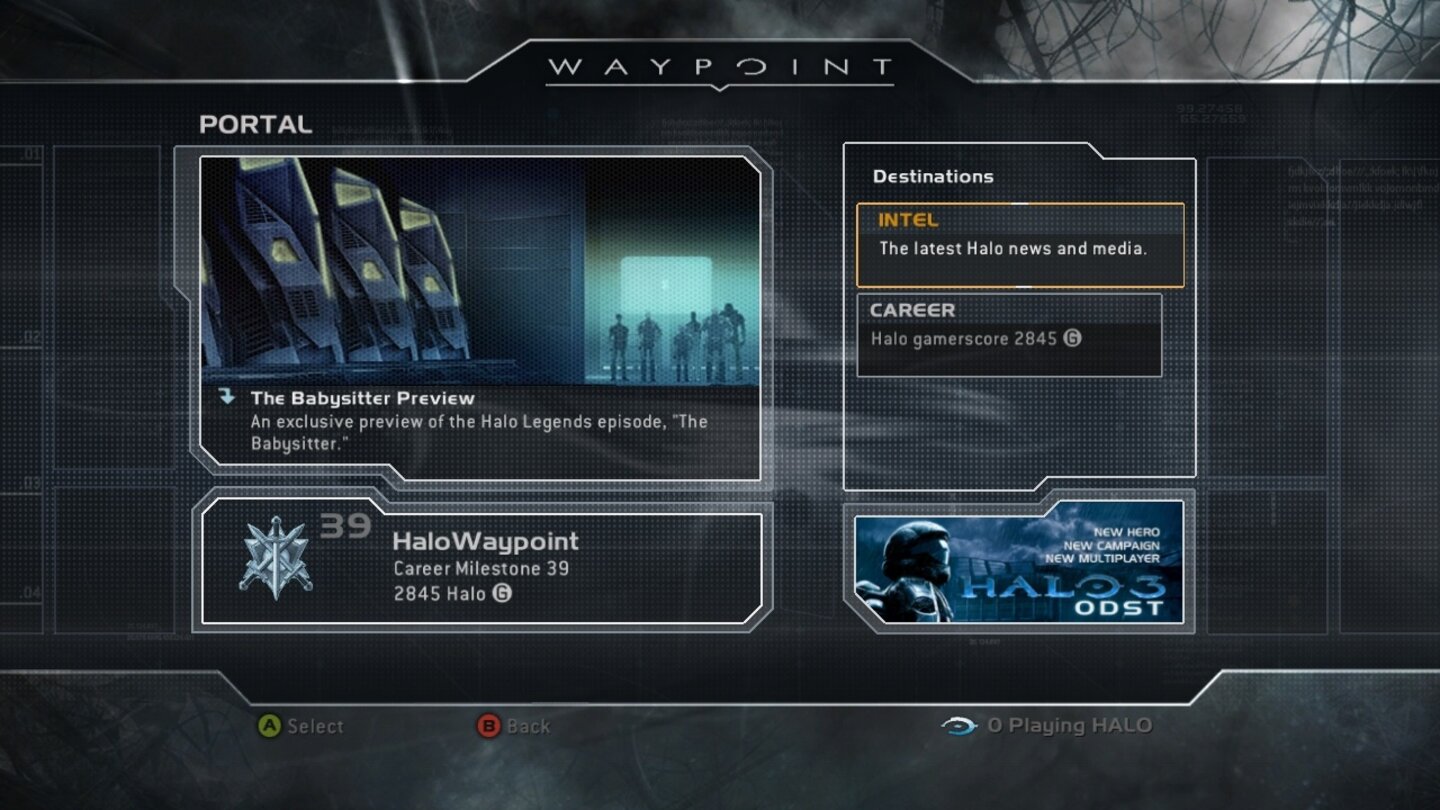Click the Halo 3 ODST promotional banner
The height and width of the screenshot is (810, 1440).
tap(1020, 567)
